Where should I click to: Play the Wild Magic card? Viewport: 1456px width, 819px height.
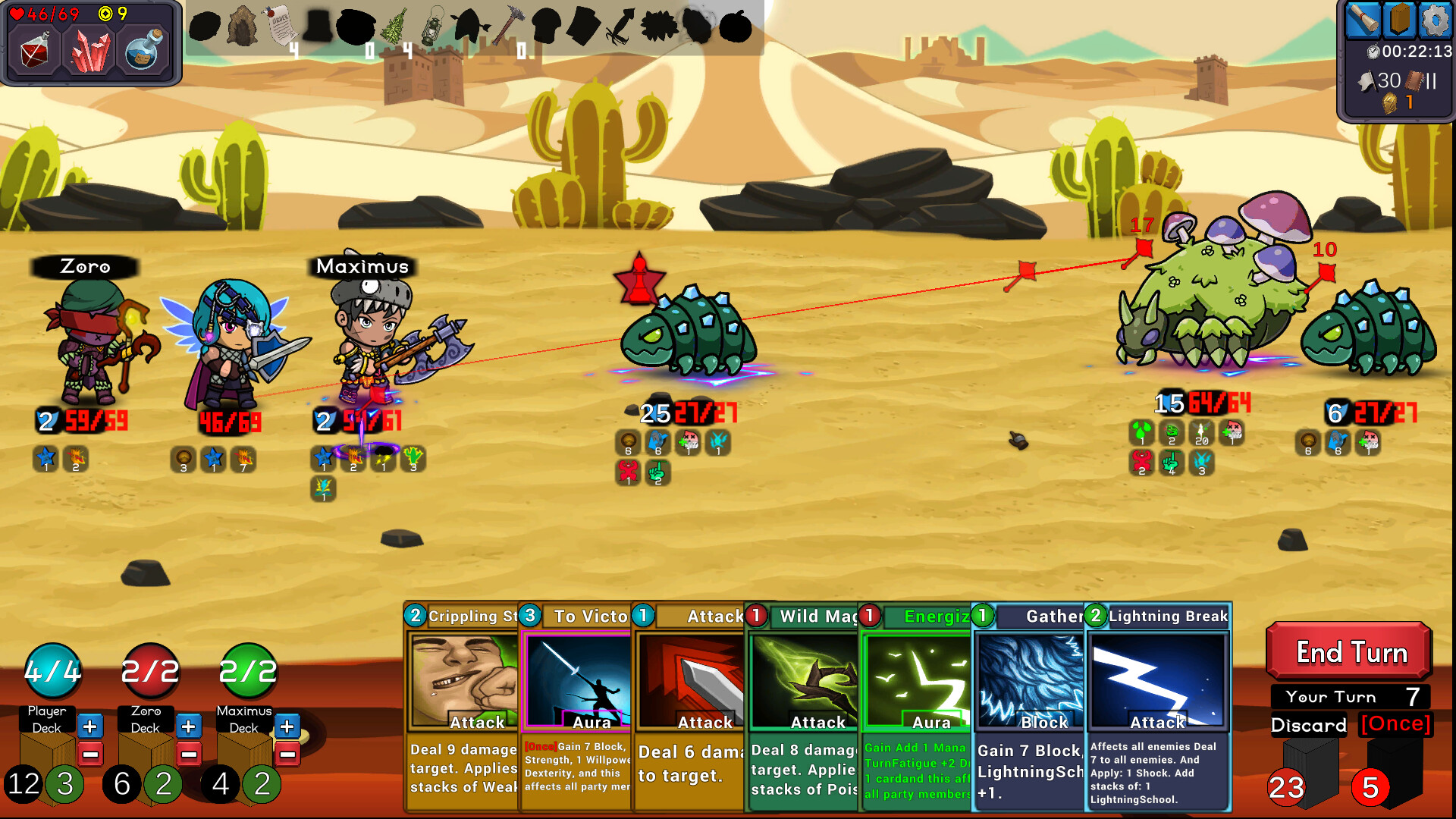804,705
